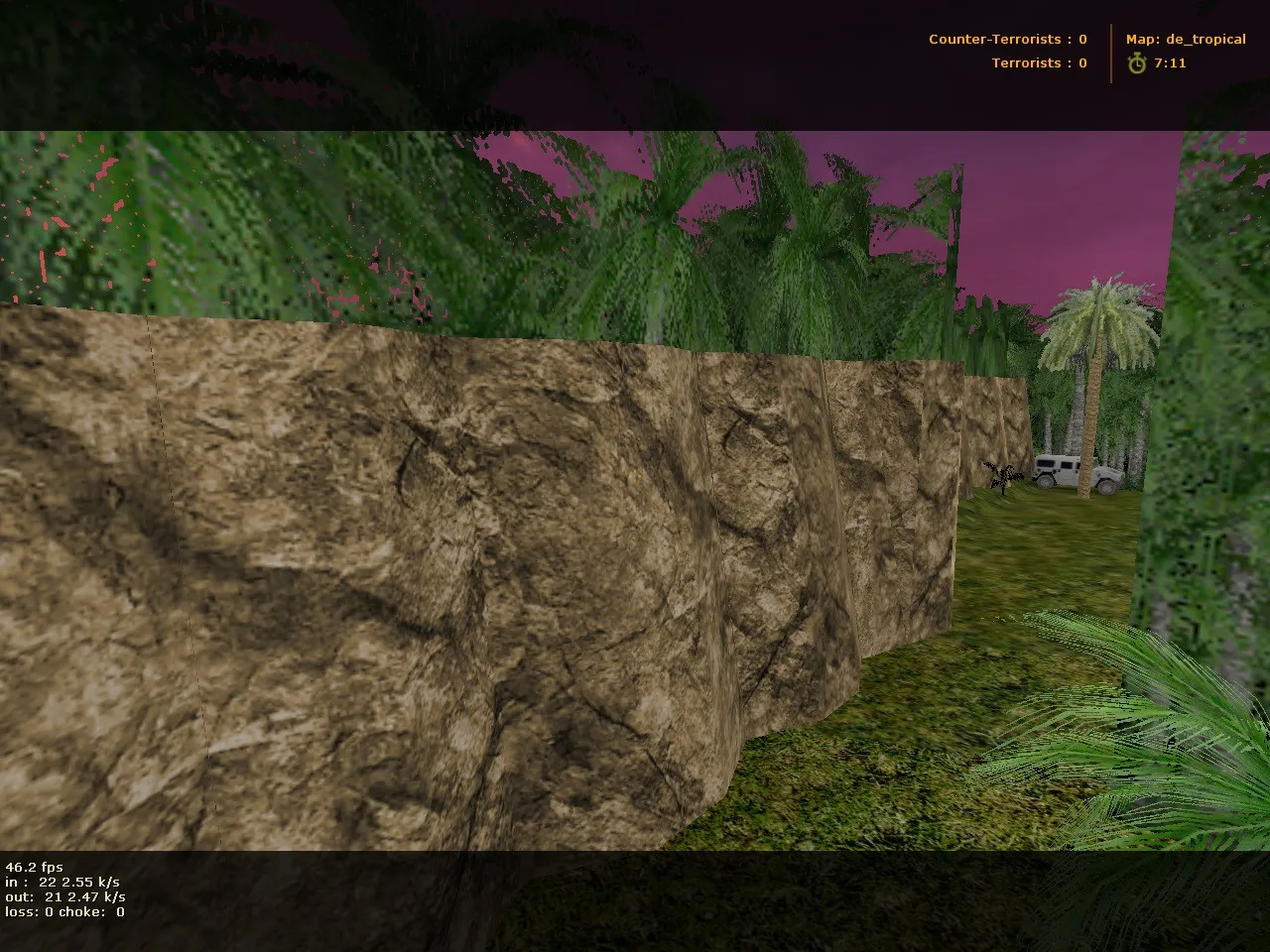The height and width of the screenshot is (952, 1270).
Task: Select the scoreboard HUD section
Action: [1008, 52]
